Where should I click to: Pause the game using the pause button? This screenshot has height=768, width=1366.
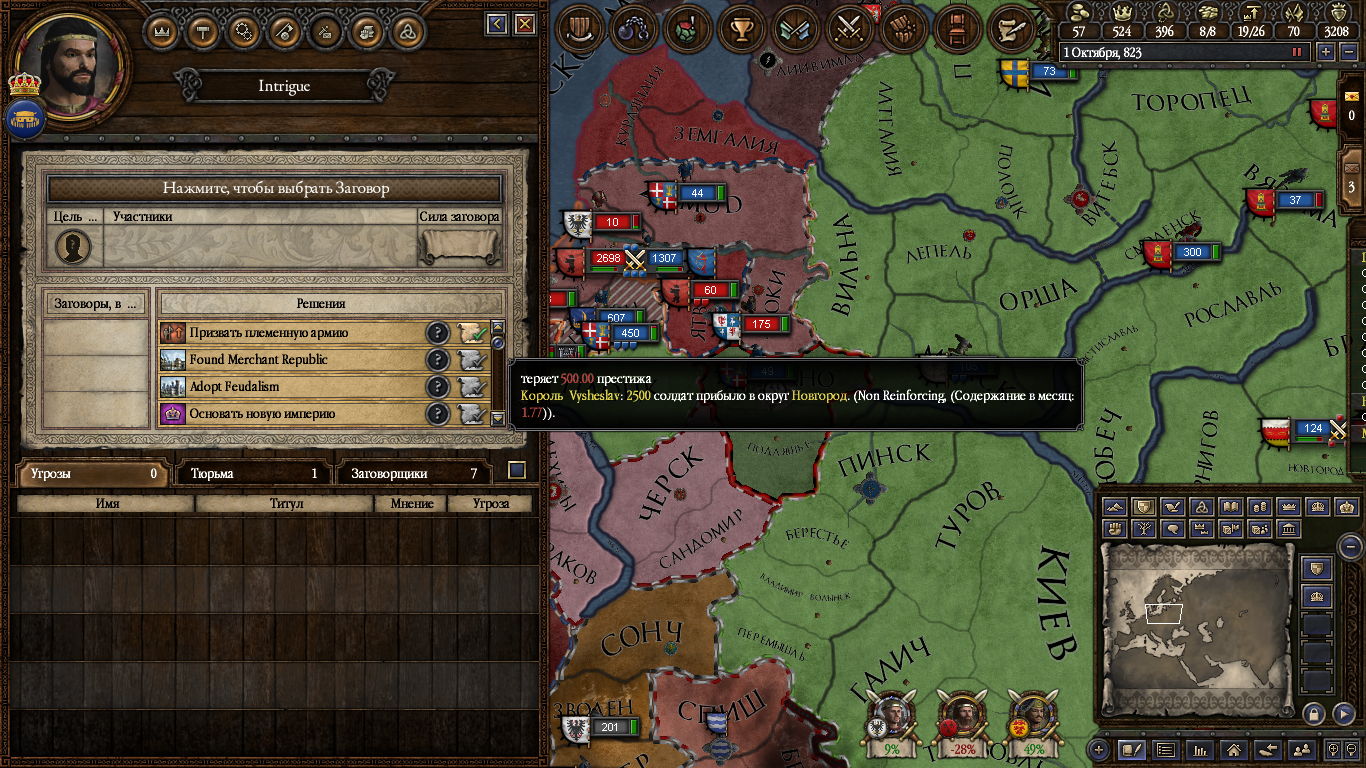point(1298,52)
